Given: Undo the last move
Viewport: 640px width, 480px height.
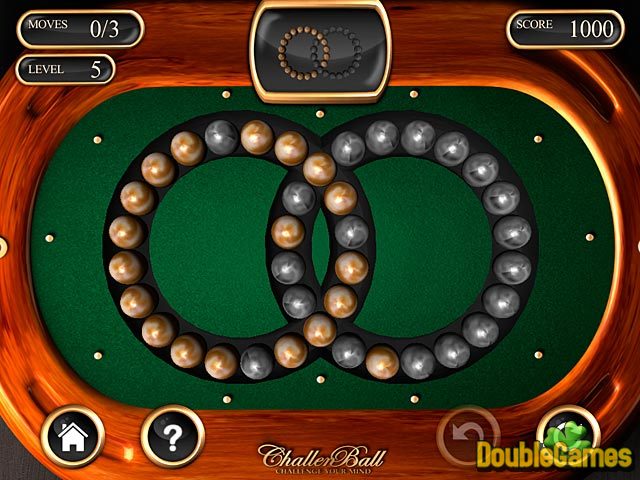Looking at the screenshot, I should [468, 436].
